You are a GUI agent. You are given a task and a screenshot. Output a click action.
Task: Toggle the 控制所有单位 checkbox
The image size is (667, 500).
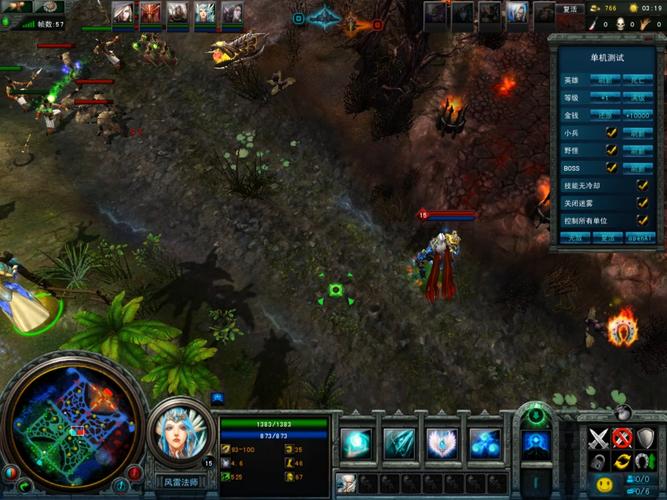pos(643,220)
